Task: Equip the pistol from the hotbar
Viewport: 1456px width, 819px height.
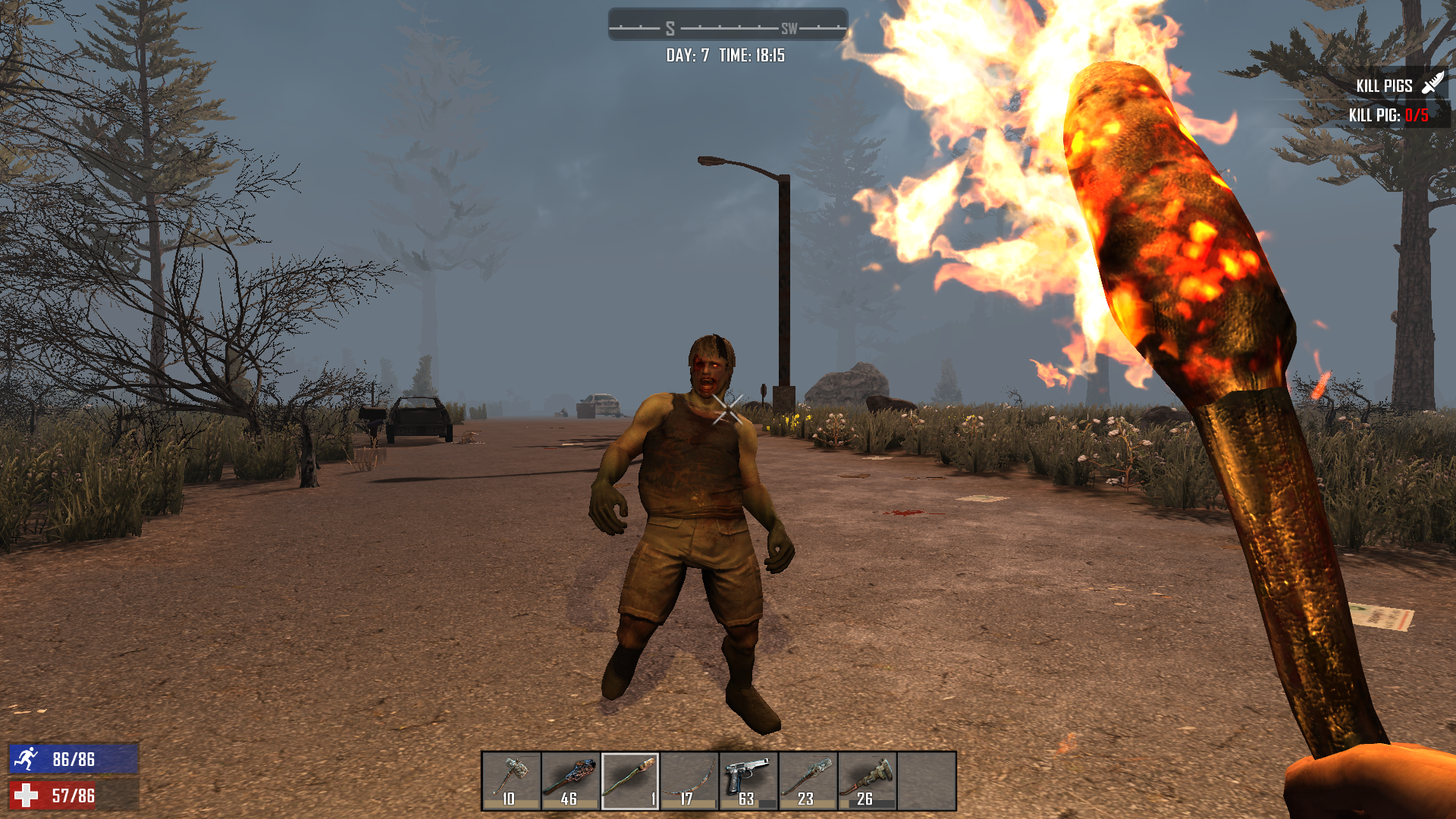Action: (748, 781)
